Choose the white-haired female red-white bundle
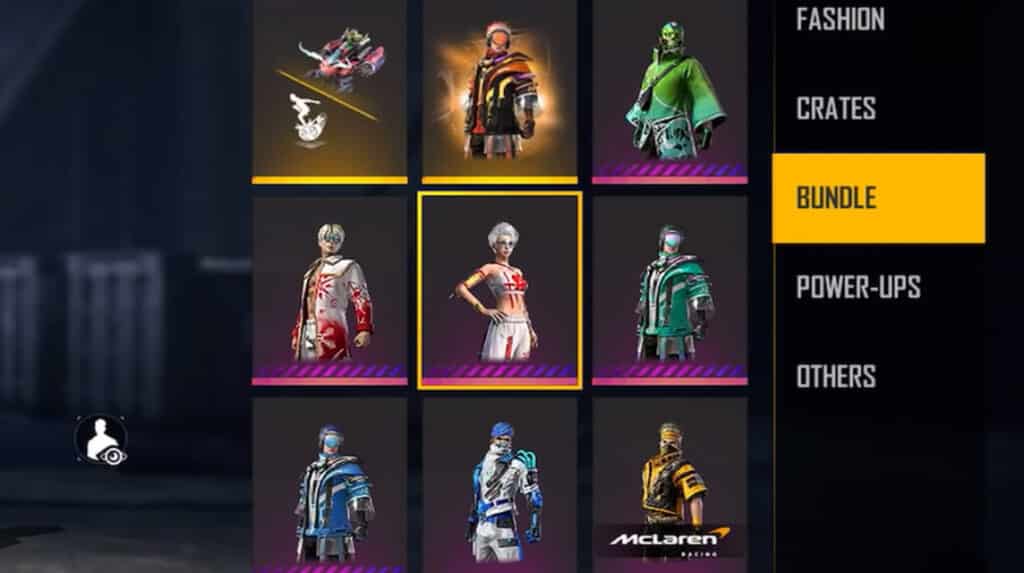The width and height of the screenshot is (1024, 573). [499, 290]
